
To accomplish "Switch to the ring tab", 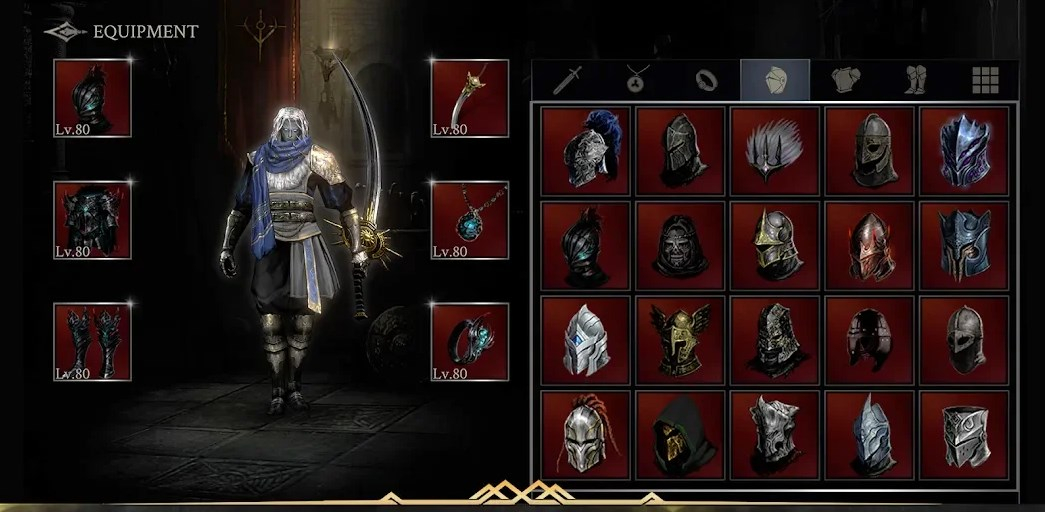I will tap(706, 80).
